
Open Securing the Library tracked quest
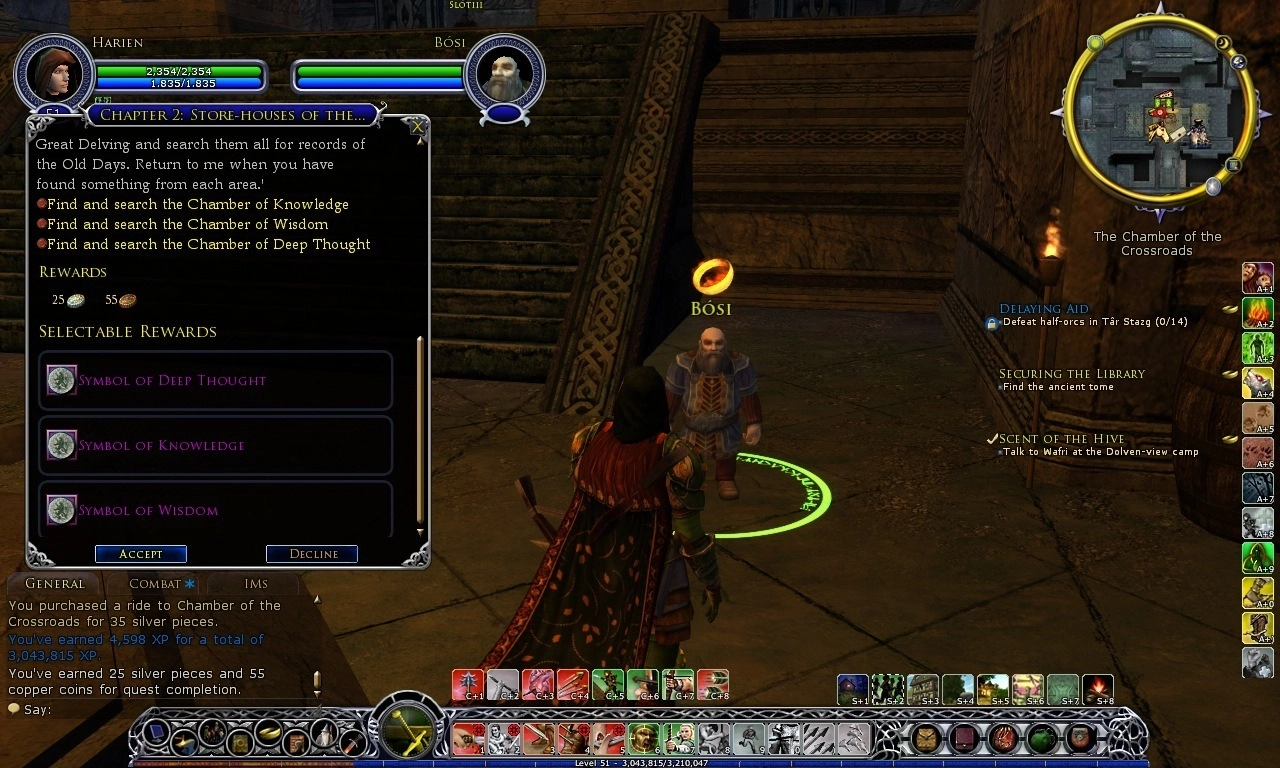[1071, 374]
